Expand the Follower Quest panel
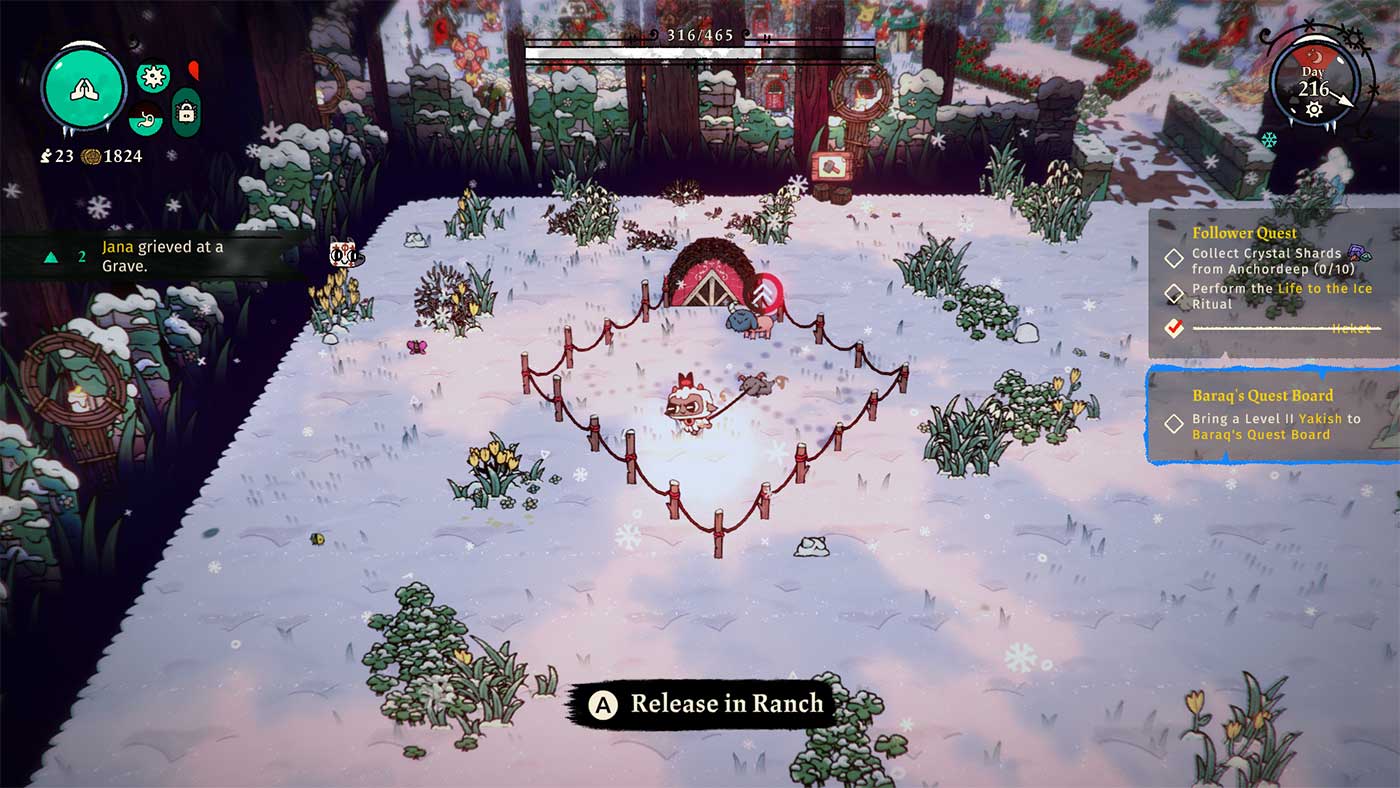 click(1245, 232)
